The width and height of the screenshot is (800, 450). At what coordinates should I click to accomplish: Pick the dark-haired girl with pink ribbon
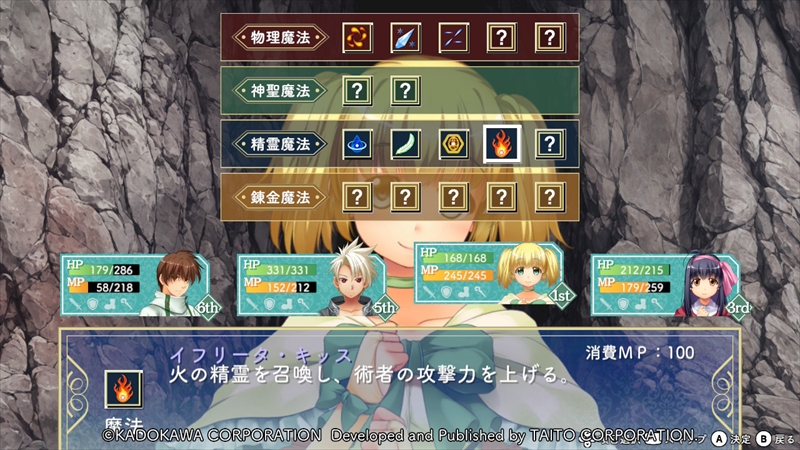(x=667, y=286)
